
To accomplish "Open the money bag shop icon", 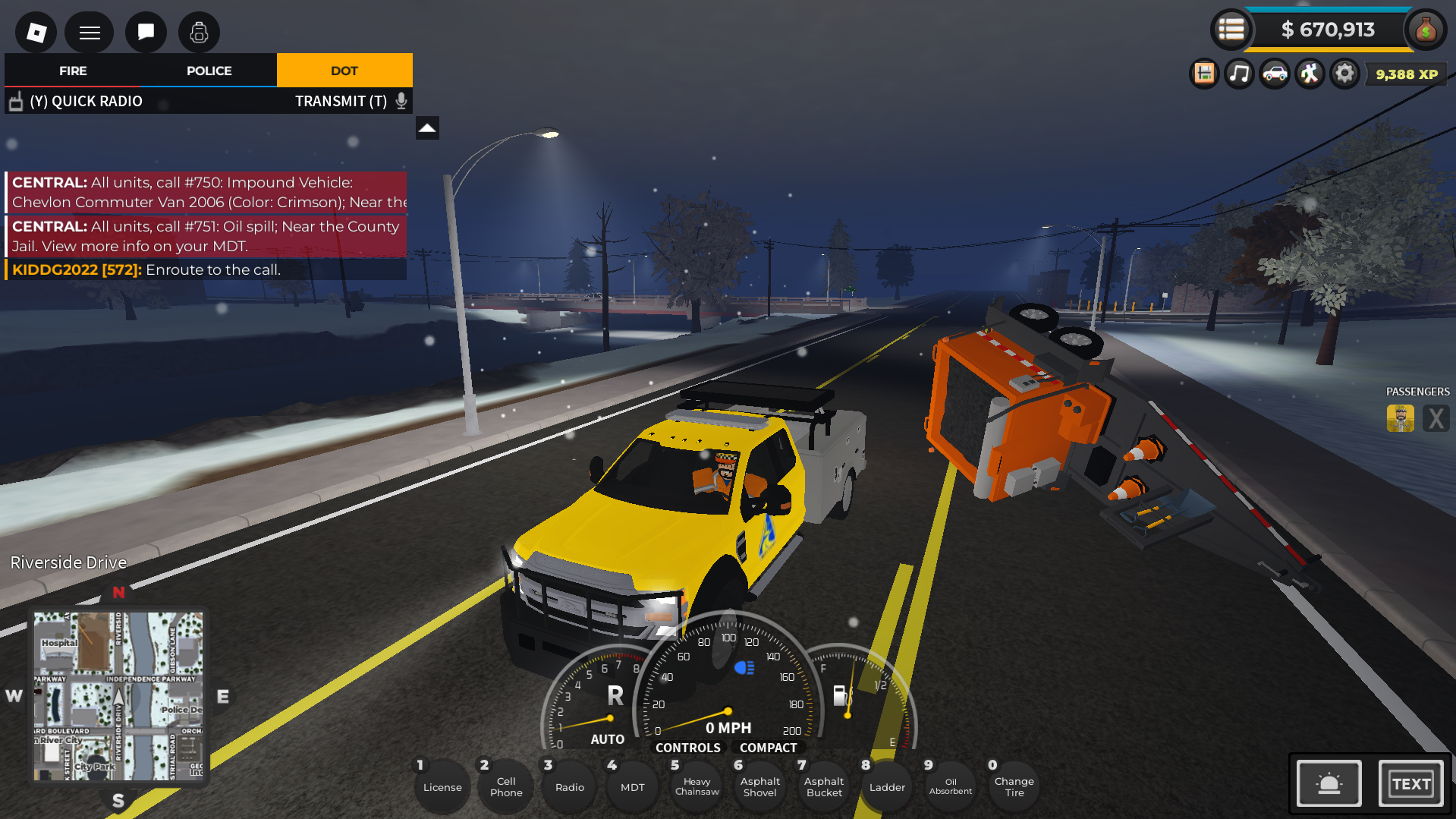I will 1426,30.
